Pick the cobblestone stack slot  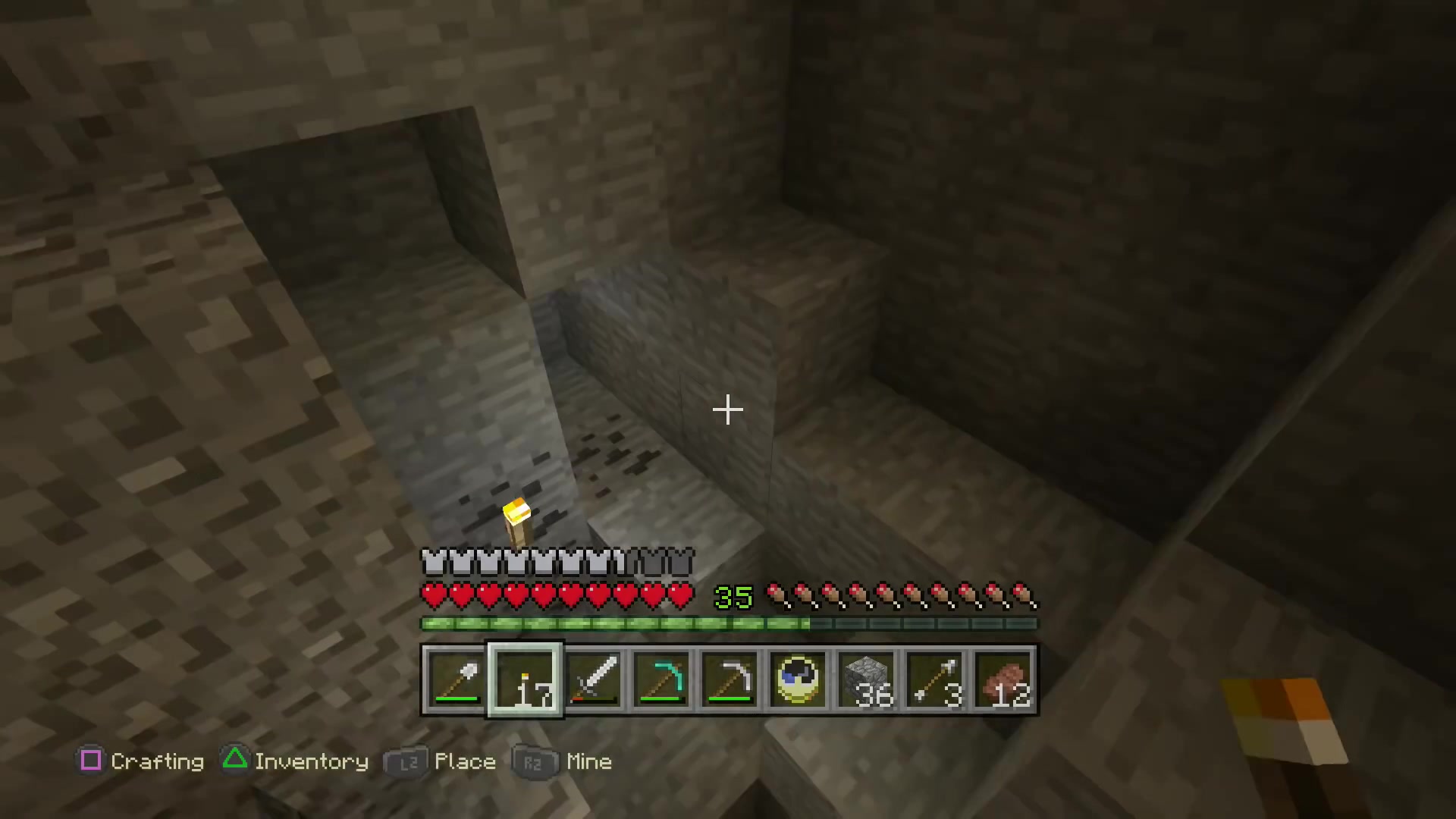tap(867, 680)
